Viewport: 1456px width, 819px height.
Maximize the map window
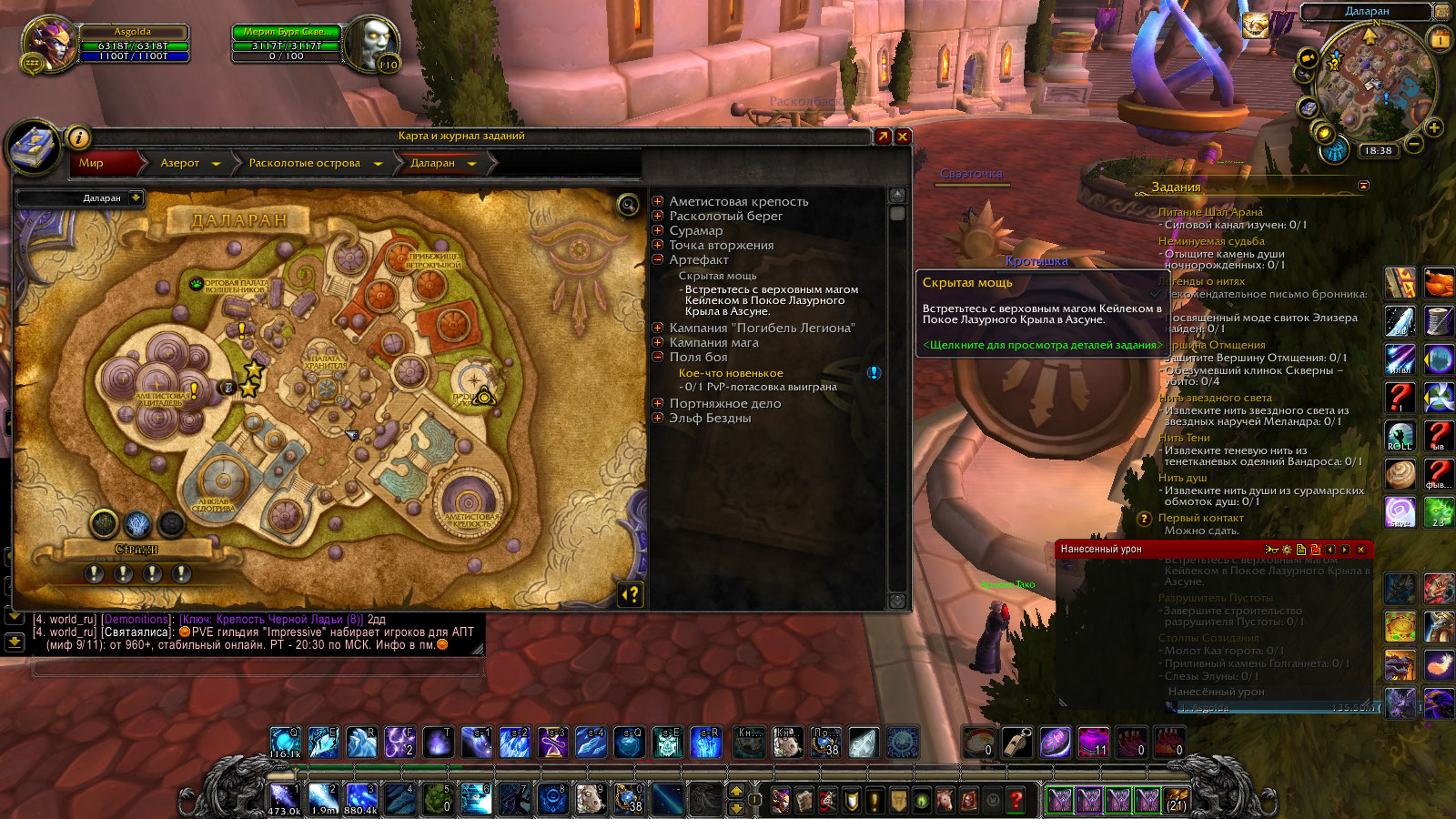[882, 136]
